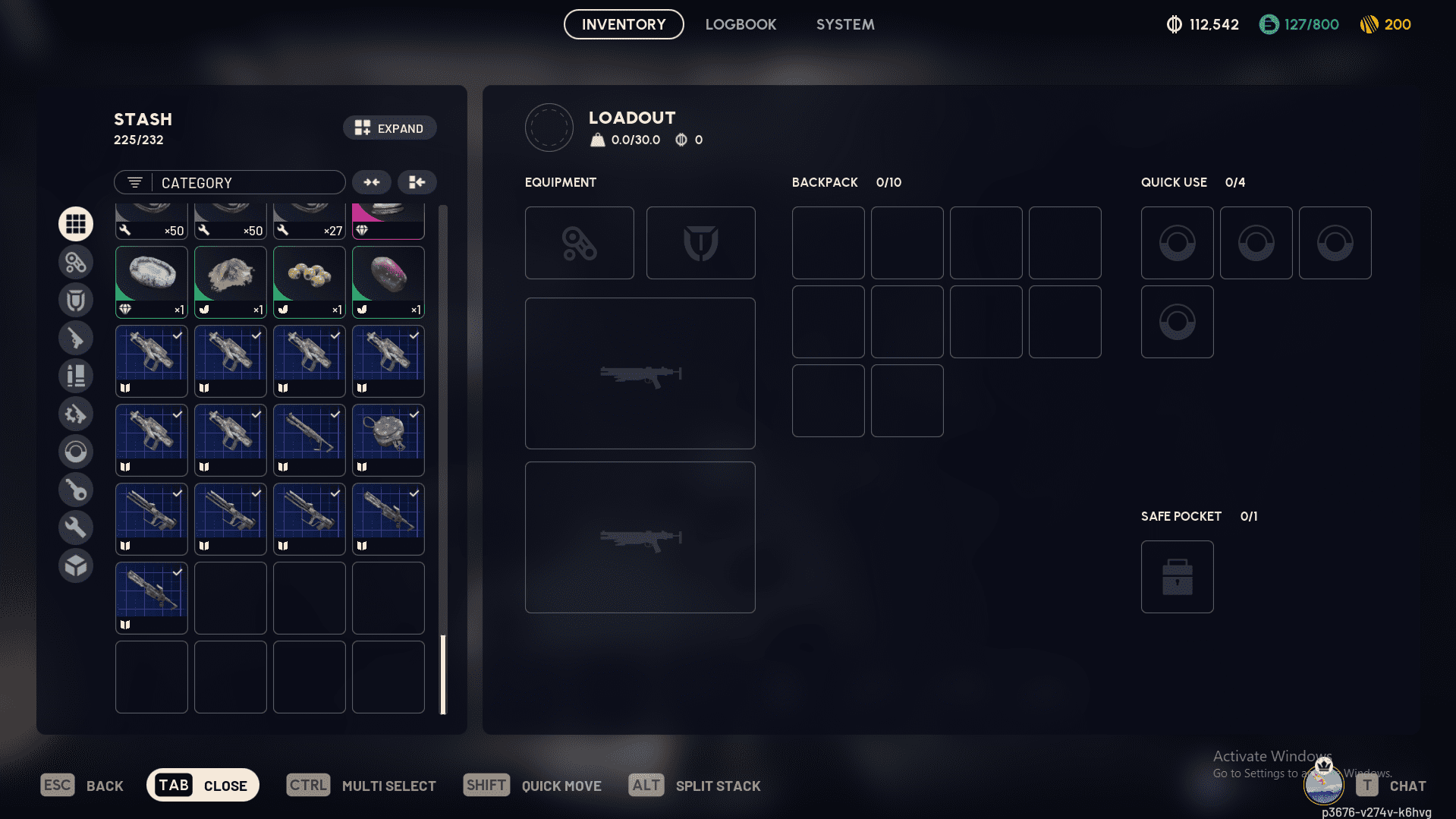Filter stash by the armor shield category
Viewport: 1456px width, 819px height.
(x=76, y=299)
